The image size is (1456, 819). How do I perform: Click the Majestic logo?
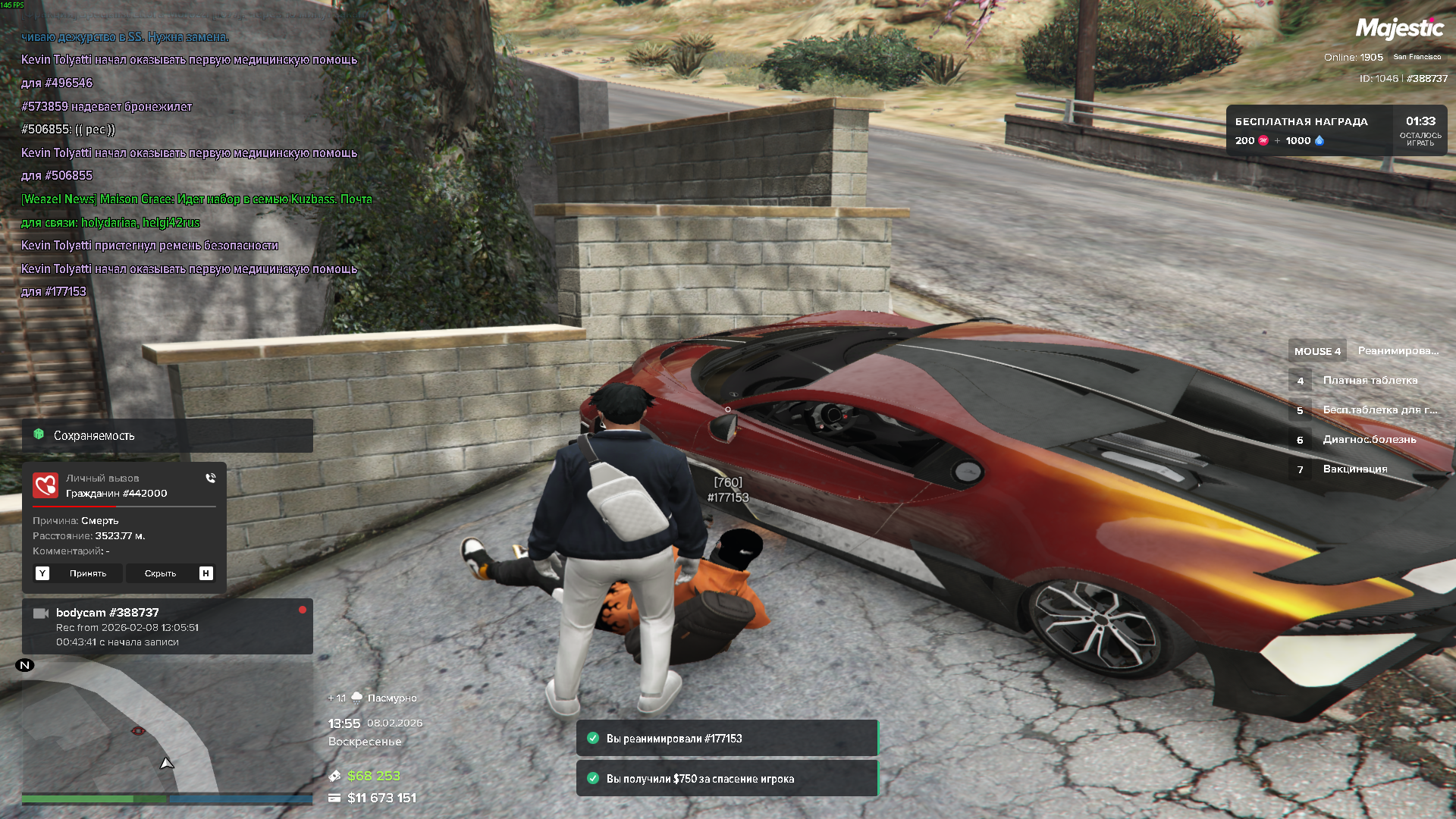coord(1399,29)
